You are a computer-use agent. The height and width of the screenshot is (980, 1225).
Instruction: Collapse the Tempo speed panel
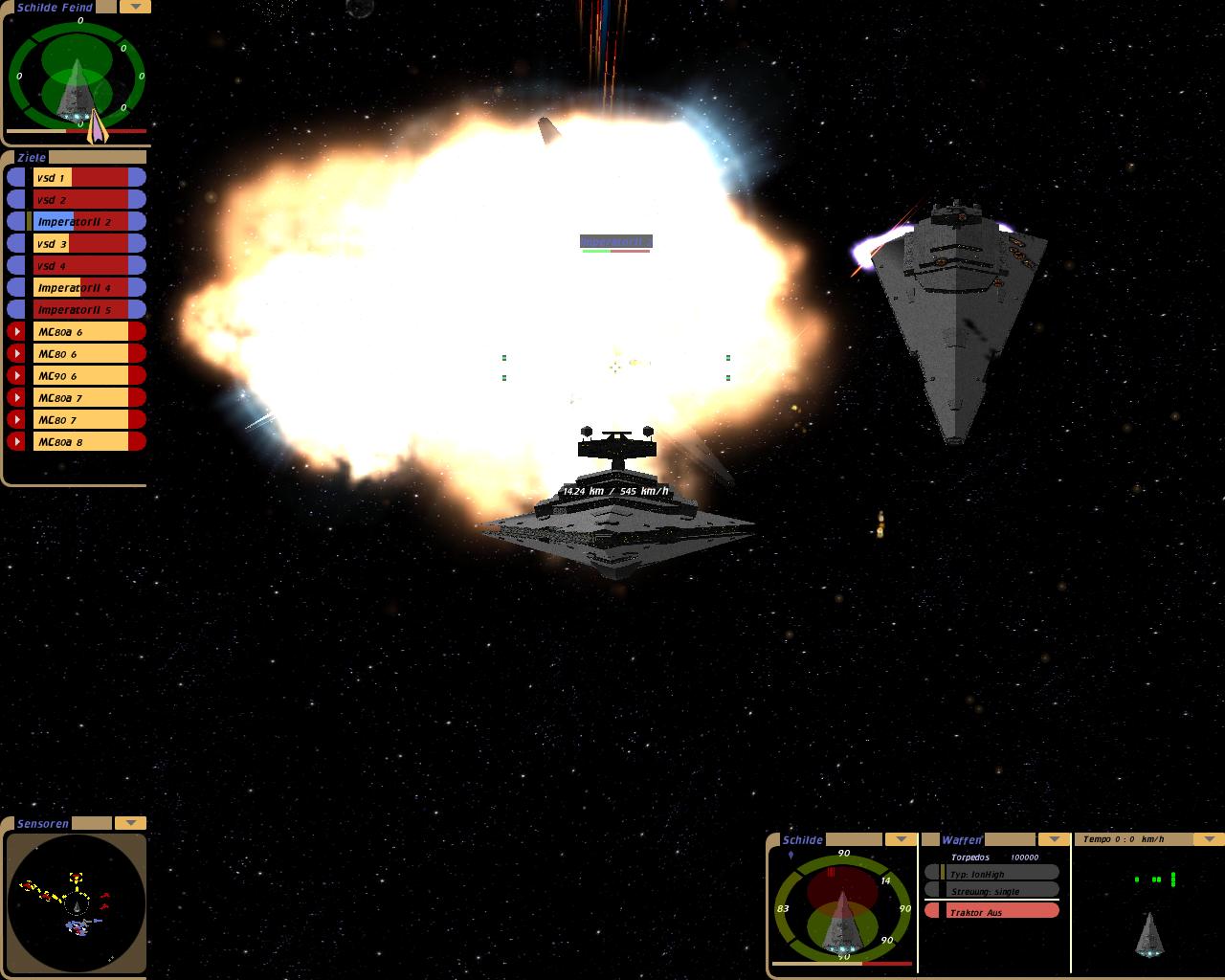(1209, 839)
